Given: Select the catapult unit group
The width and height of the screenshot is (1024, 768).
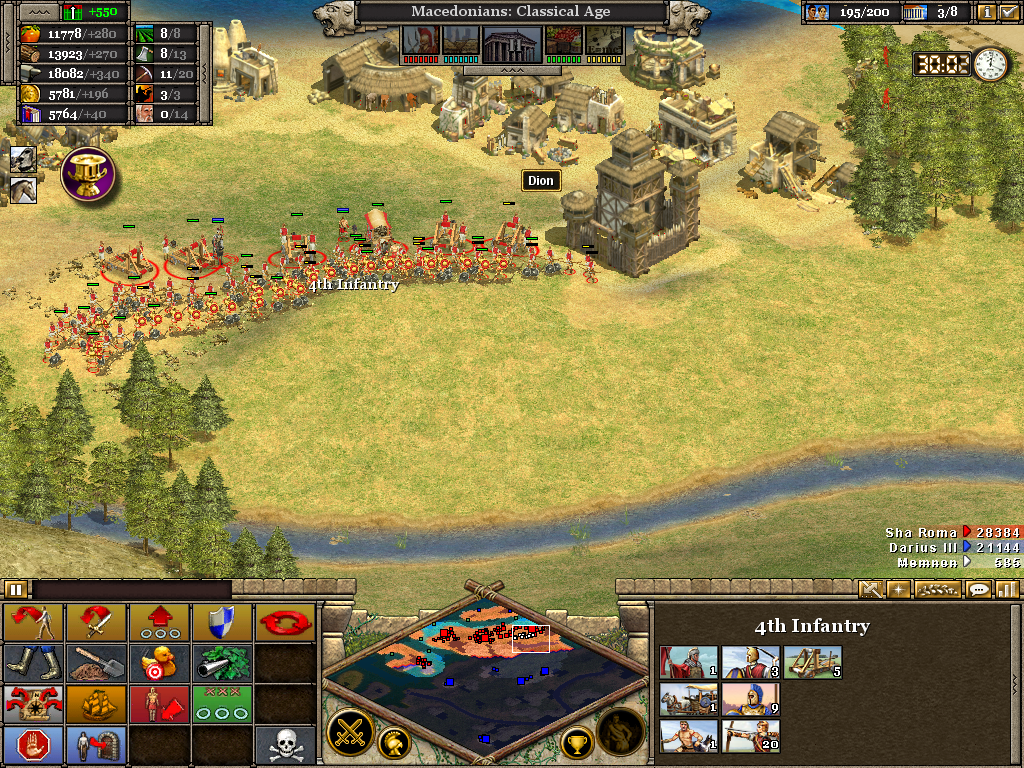Looking at the screenshot, I should pyautogui.click(x=812, y=662).
